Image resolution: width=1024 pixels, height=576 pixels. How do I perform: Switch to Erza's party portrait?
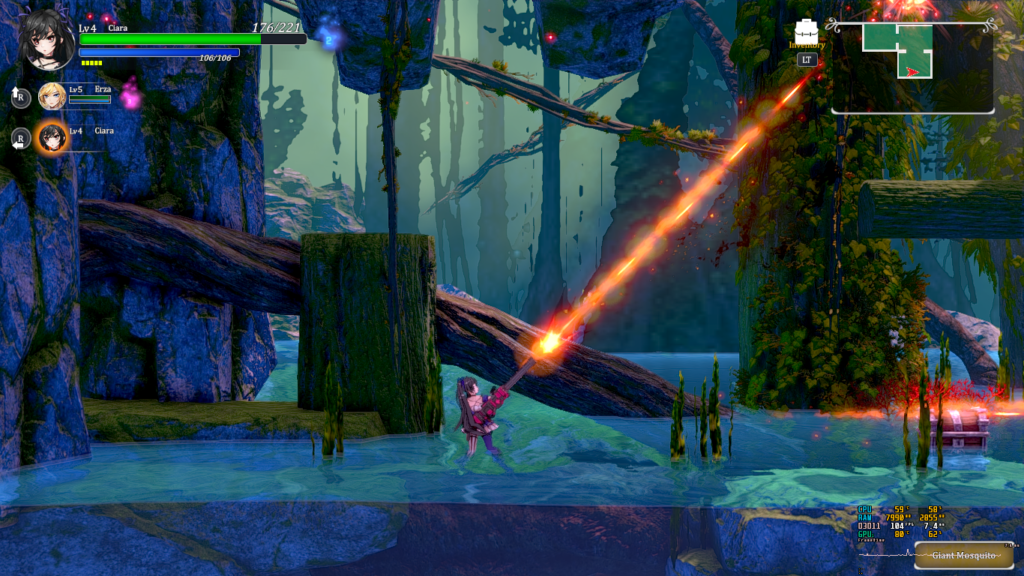[x=52, y=96]
